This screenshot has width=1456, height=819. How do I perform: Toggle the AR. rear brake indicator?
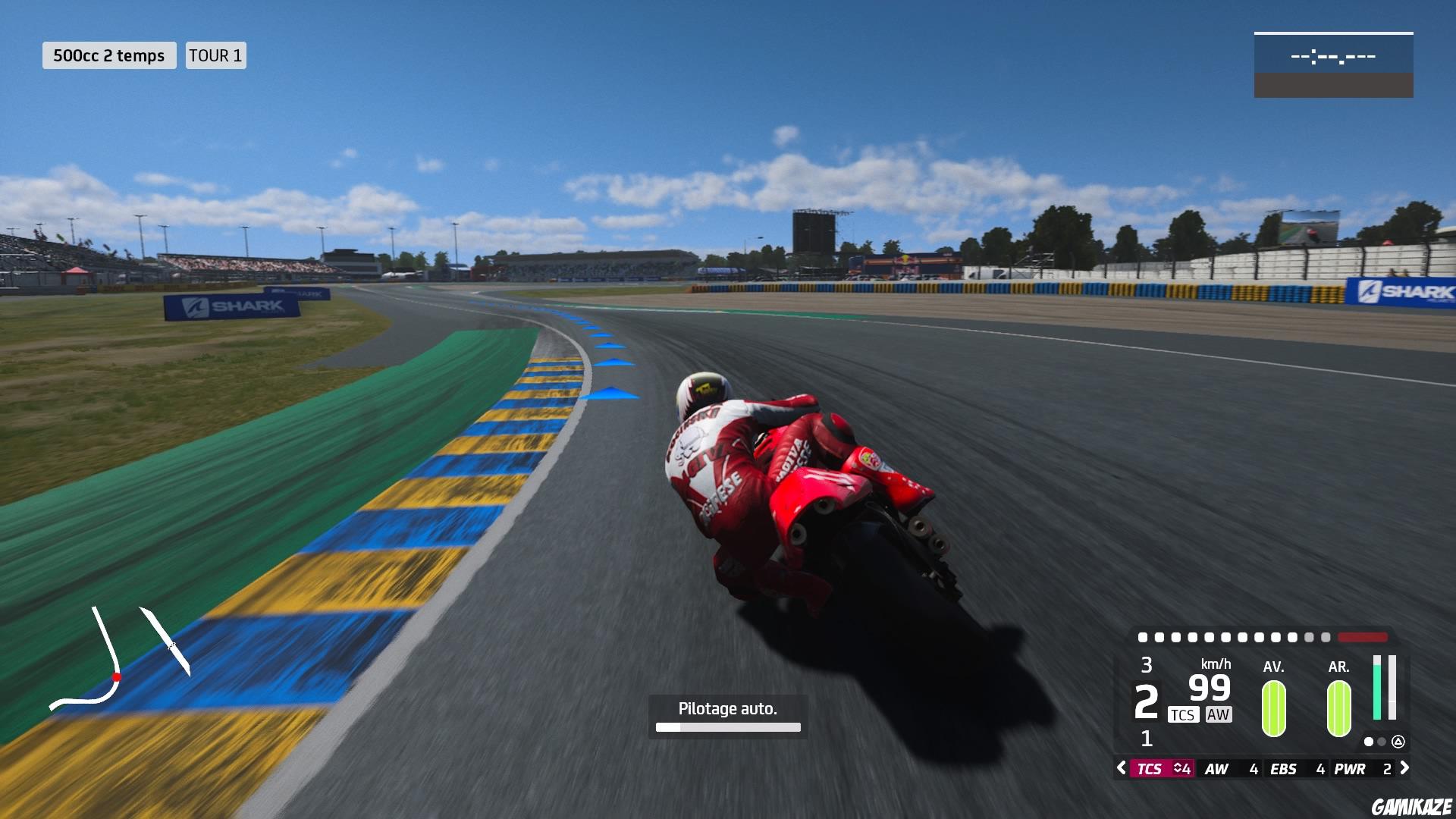(x=1339, y=708)
